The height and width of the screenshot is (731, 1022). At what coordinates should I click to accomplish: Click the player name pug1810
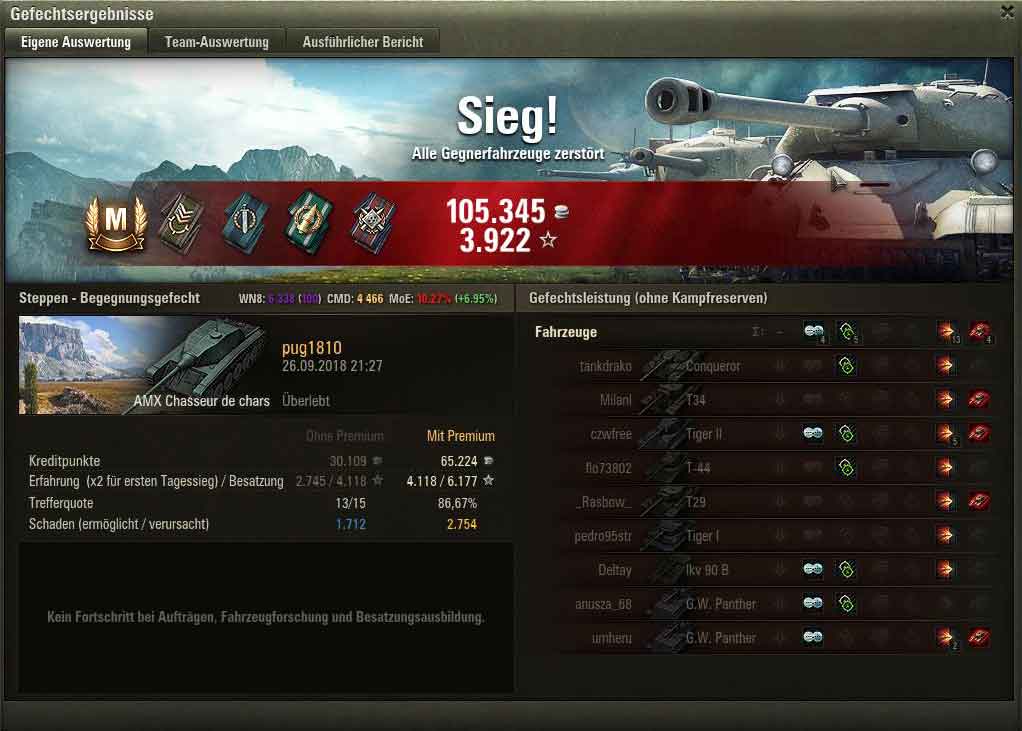(x=312, y=348)
